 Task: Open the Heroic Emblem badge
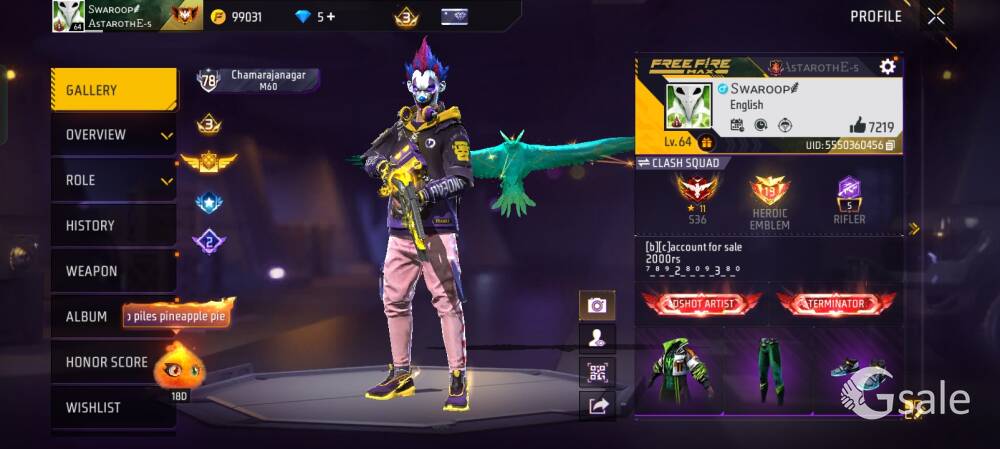click(x=770, y=198)
